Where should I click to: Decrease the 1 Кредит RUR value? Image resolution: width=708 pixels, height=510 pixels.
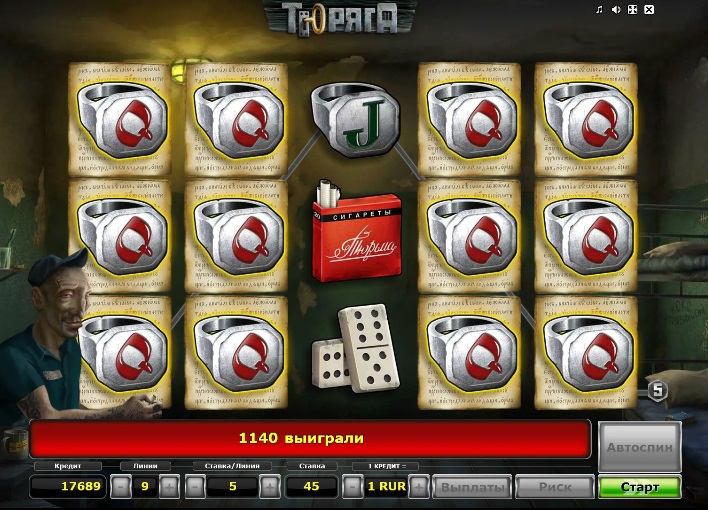[352, 487]
